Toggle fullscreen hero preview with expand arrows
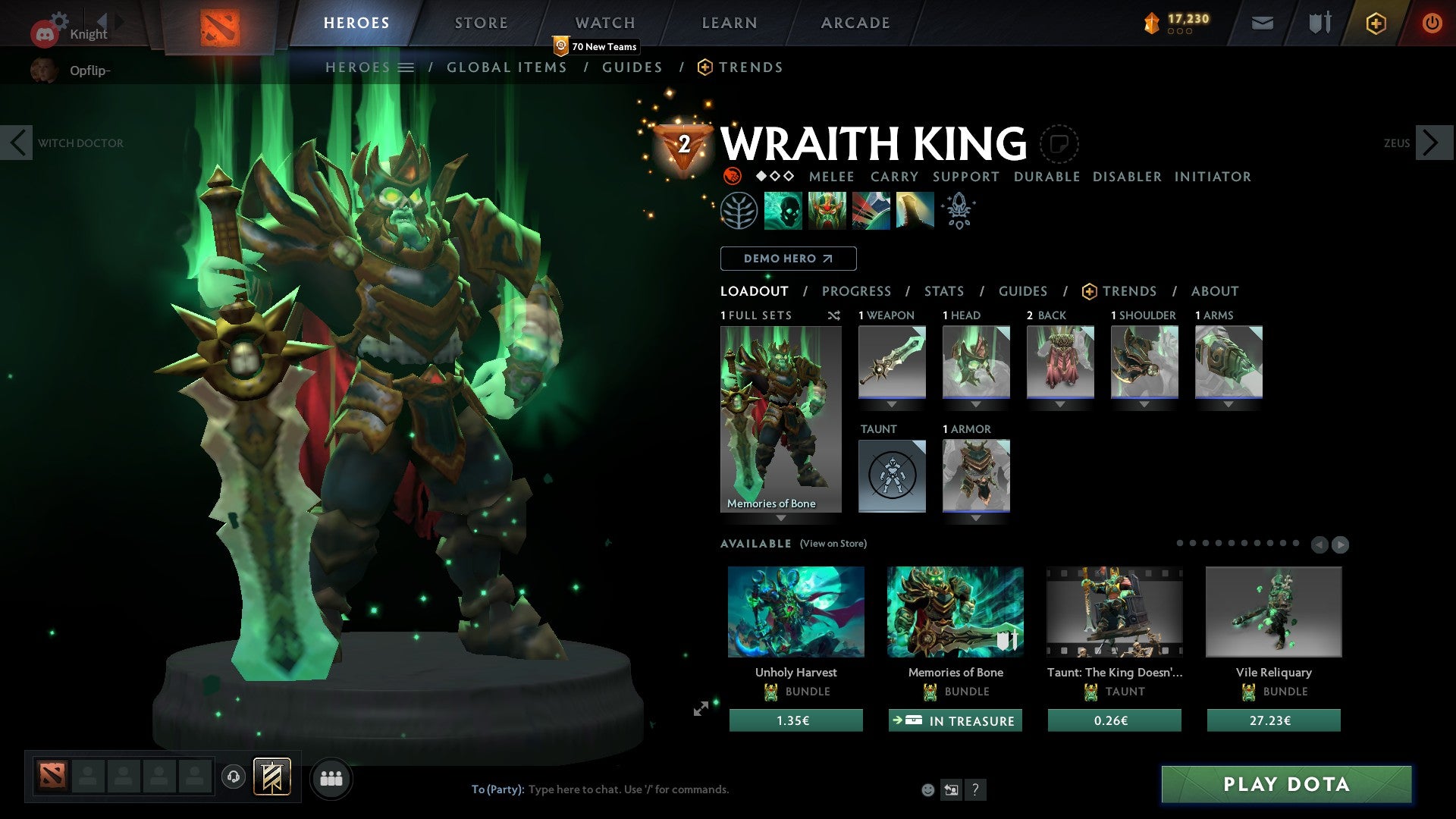This screenshot has height=819, width=1456. coord(702,709)
